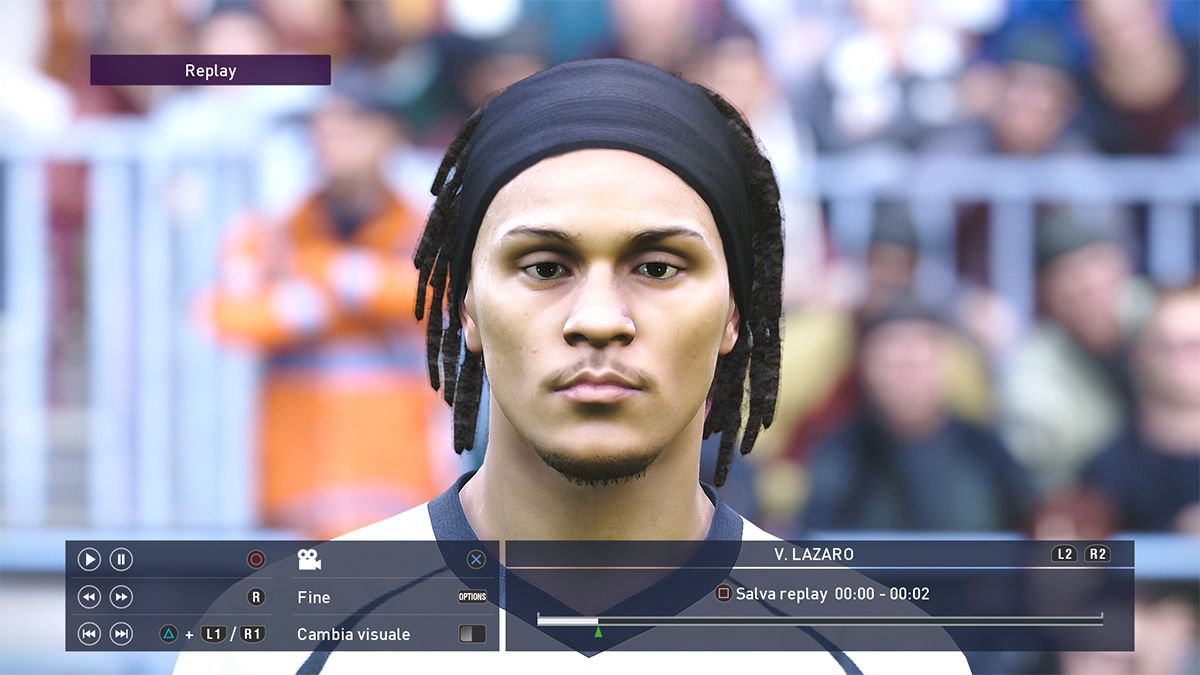Click the replay timeline progress bar
This screenshot has width=1200, height=675.
coord(819,620)
